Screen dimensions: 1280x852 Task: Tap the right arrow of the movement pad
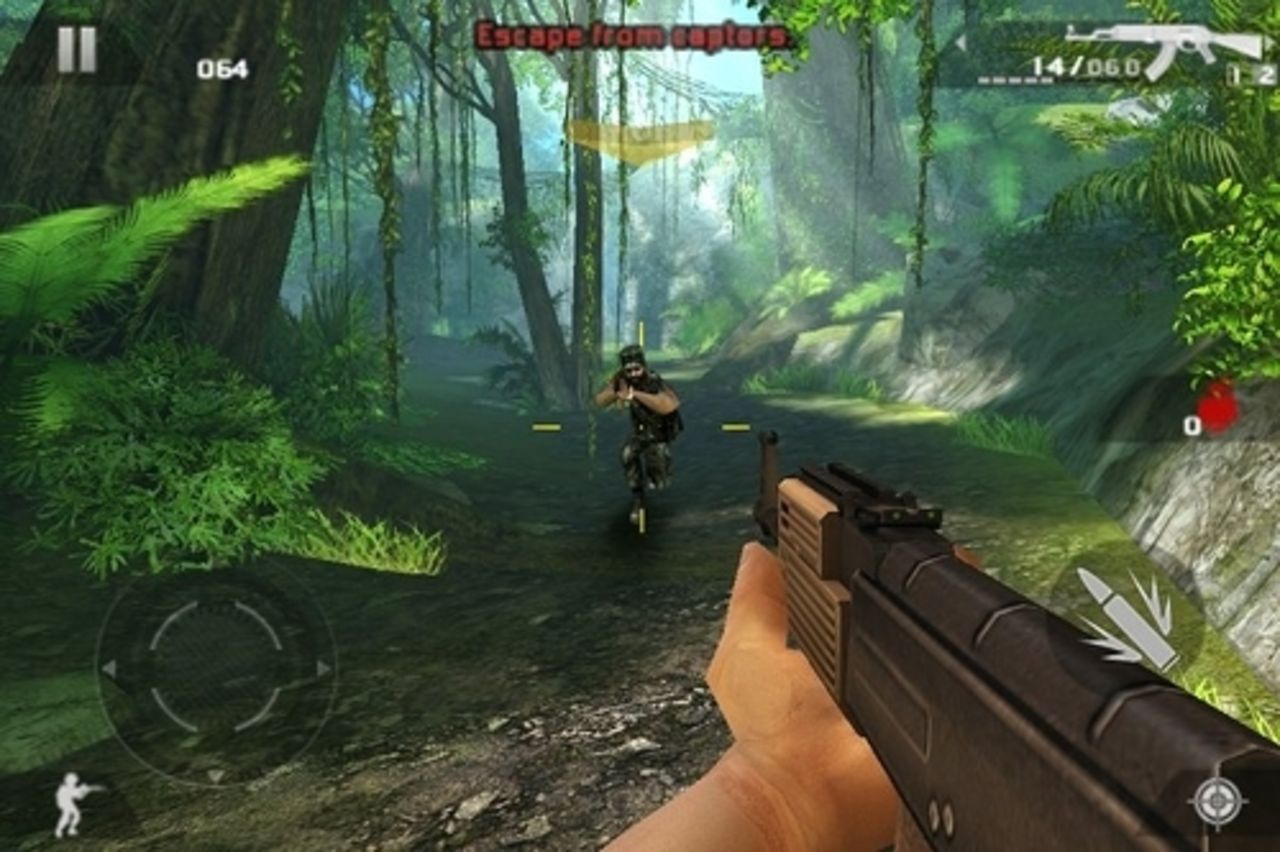(x=322, y=670)
